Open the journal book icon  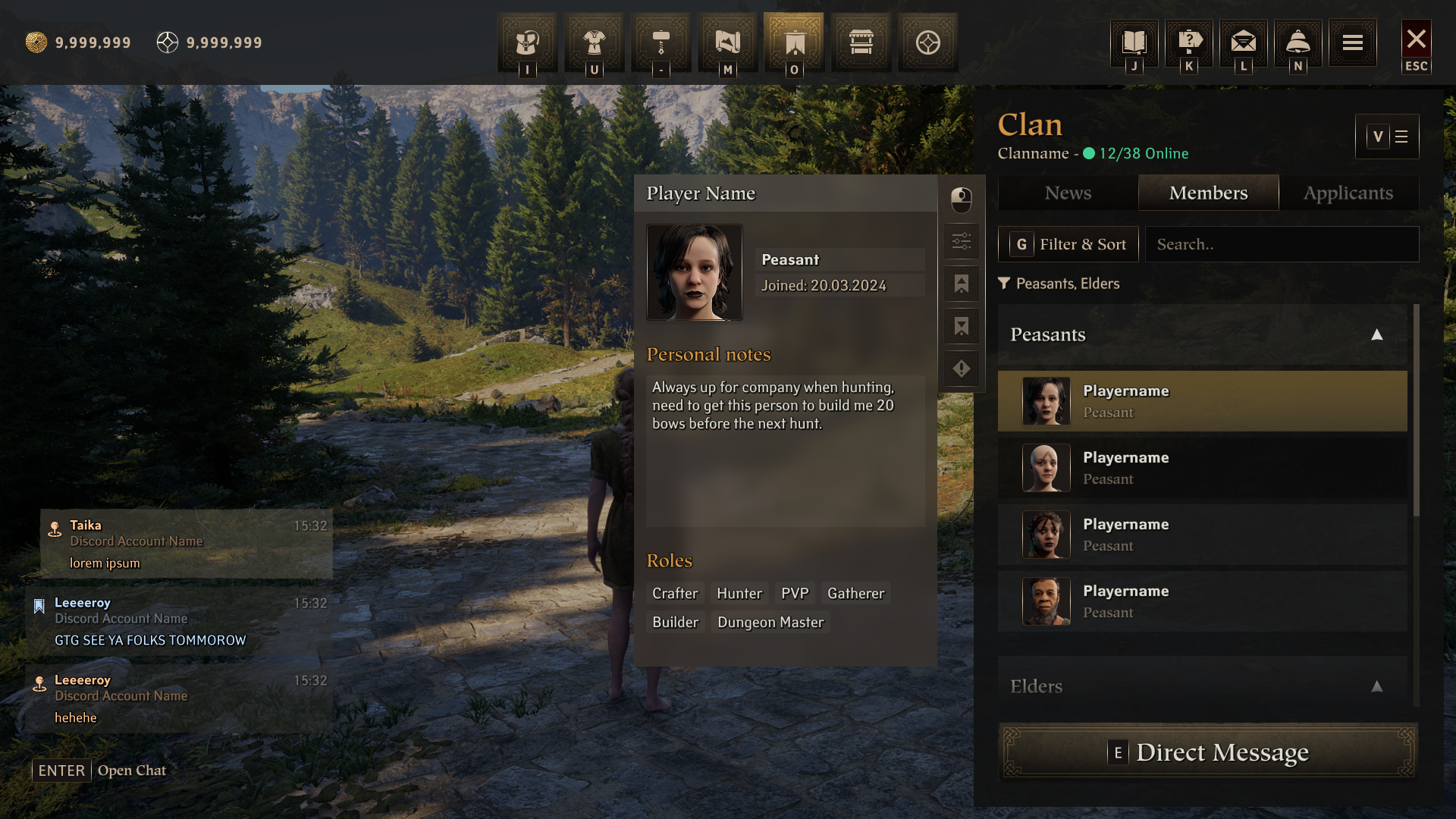point(1134,42)
